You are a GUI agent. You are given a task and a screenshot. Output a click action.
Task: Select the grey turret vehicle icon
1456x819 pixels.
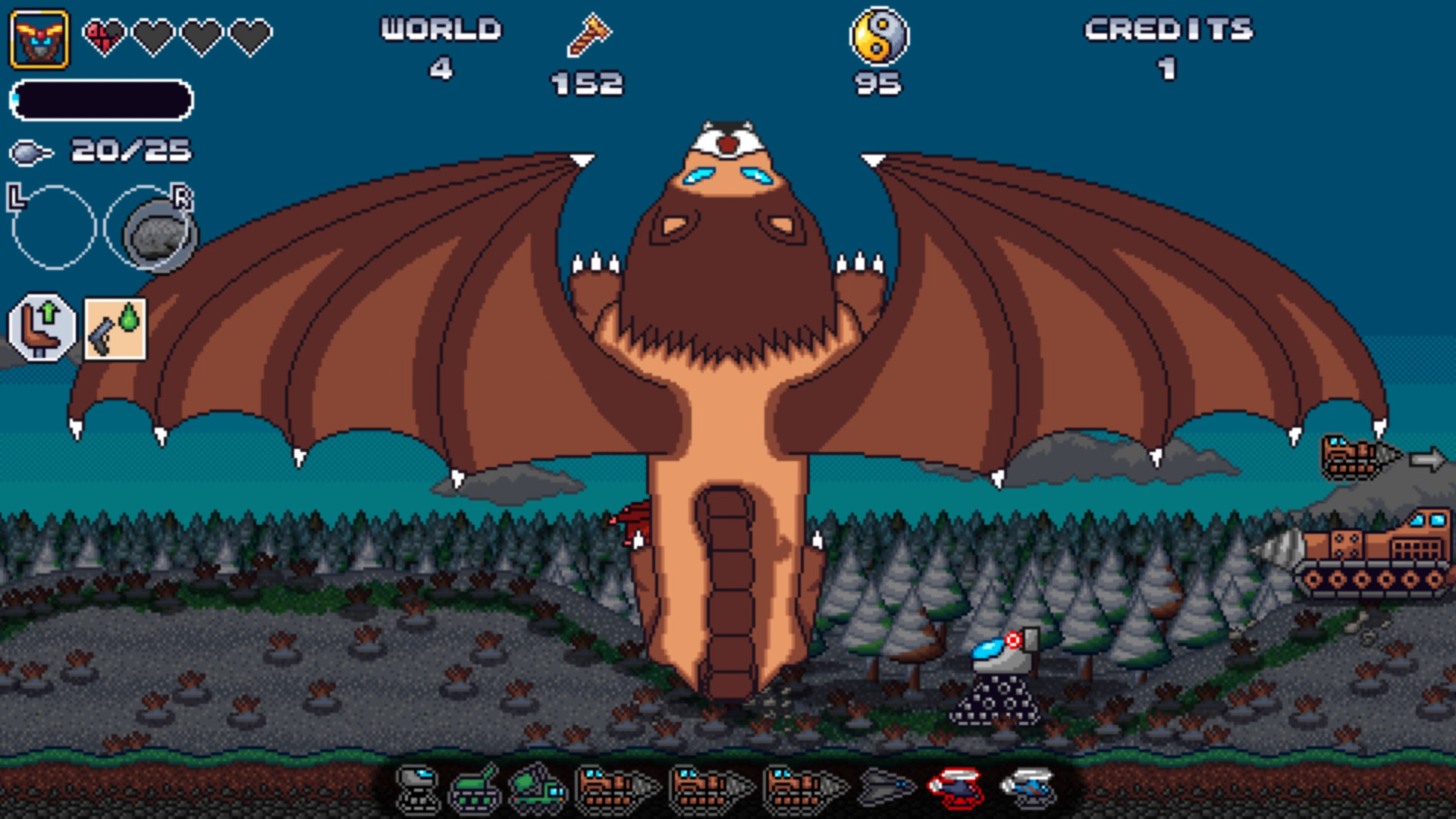tap(417, 789)
